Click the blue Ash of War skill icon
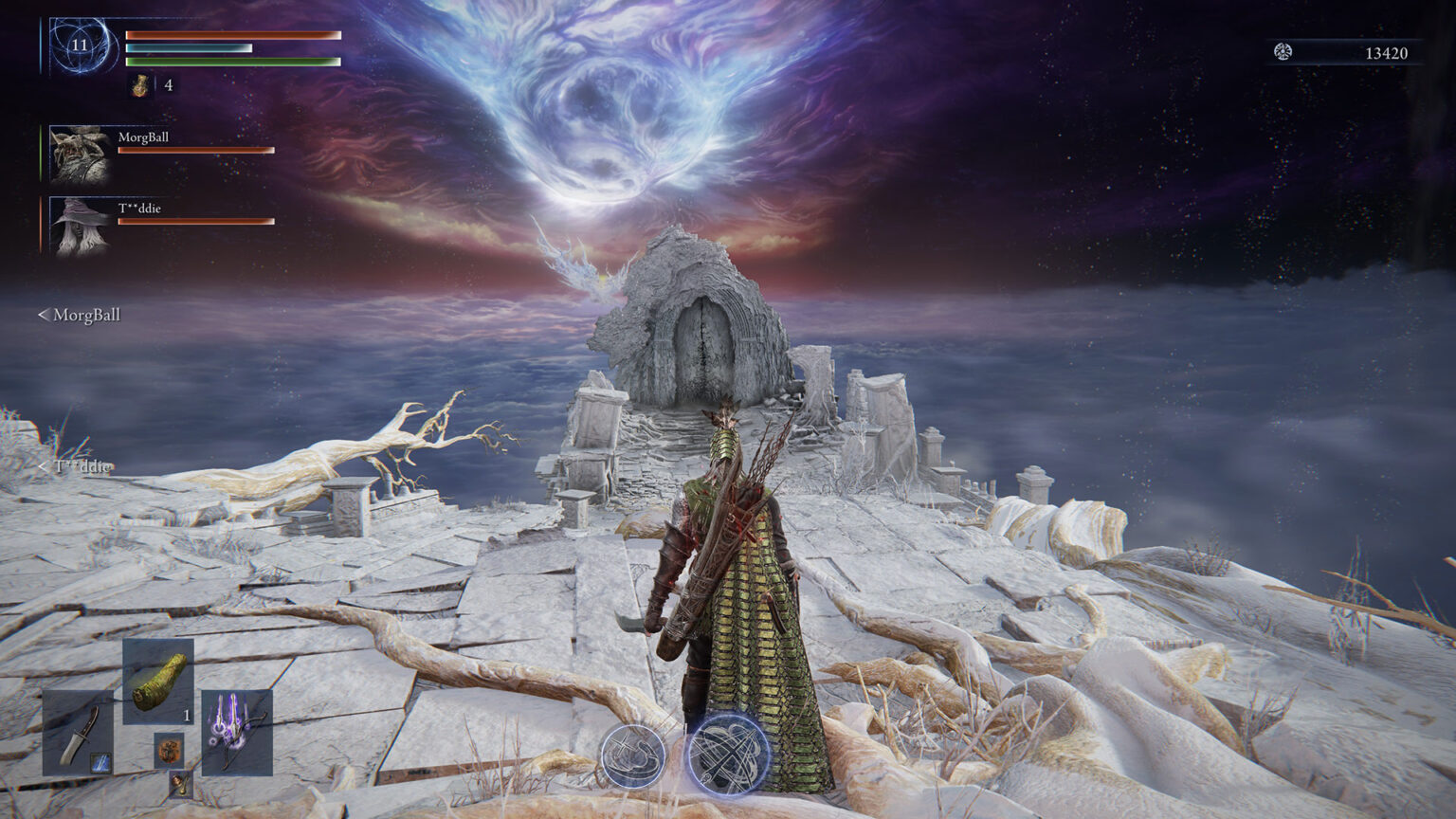1456x819 pixels. coord(100,761)
